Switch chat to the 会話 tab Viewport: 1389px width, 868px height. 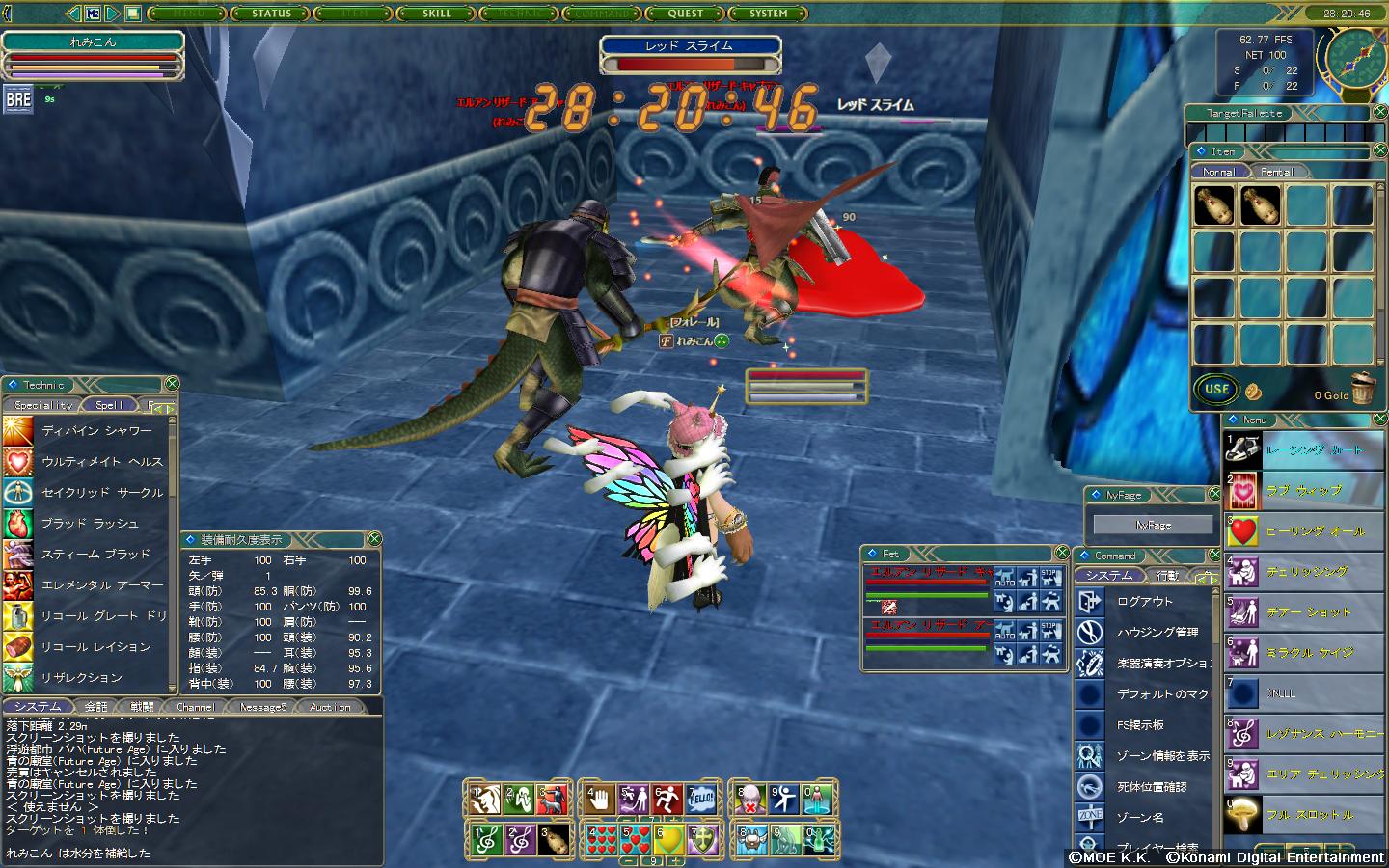click(x=95, y=707)
